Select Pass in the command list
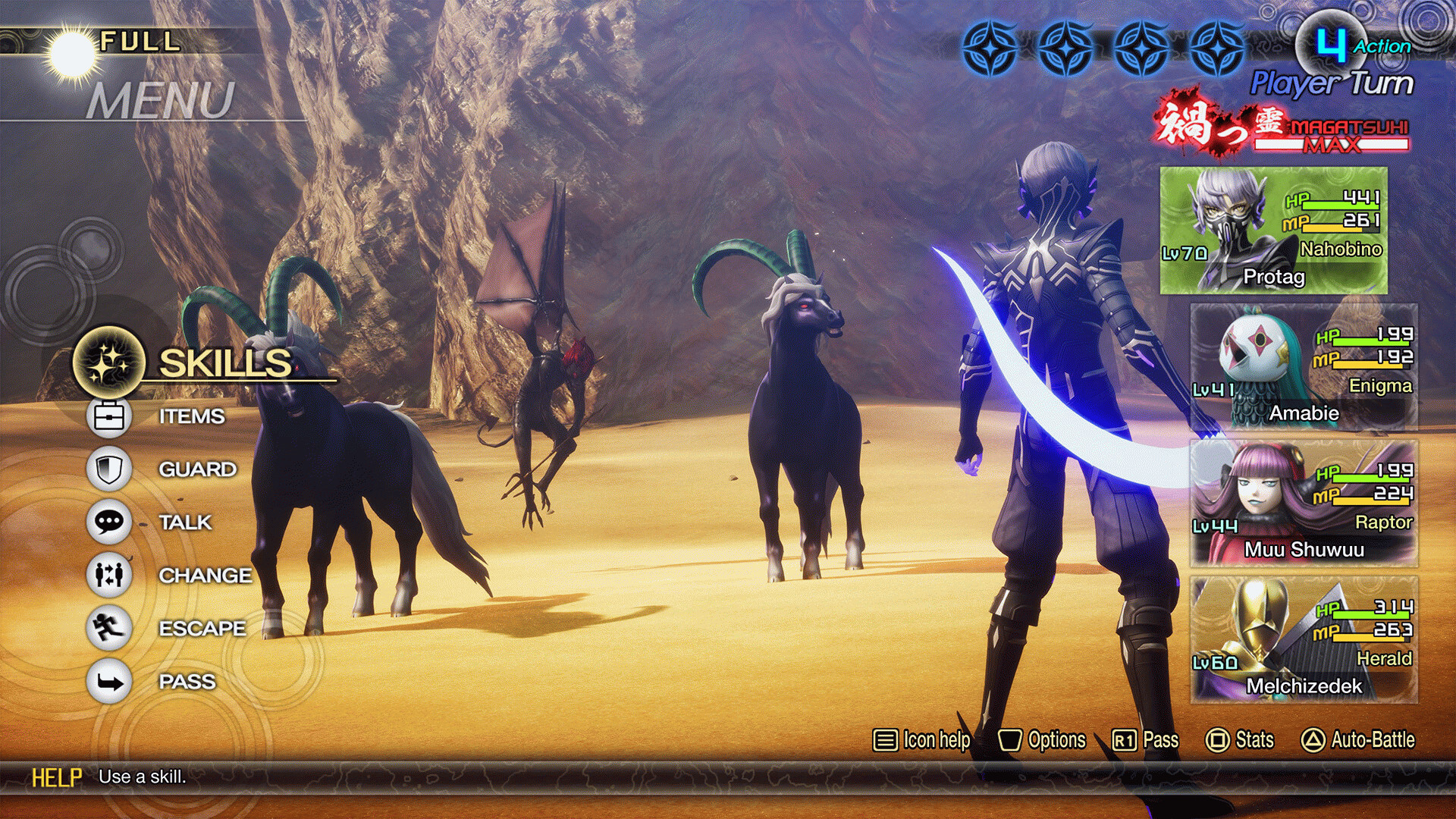 (x=187, y=682)
